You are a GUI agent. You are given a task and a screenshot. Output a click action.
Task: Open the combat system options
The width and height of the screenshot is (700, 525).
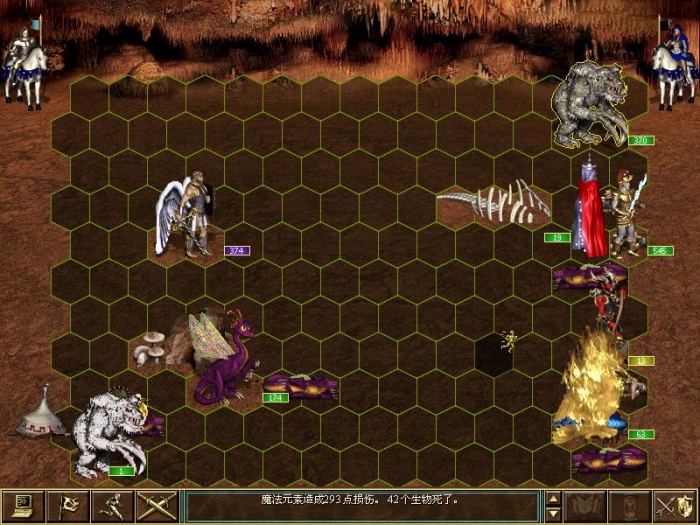[19, 506]
